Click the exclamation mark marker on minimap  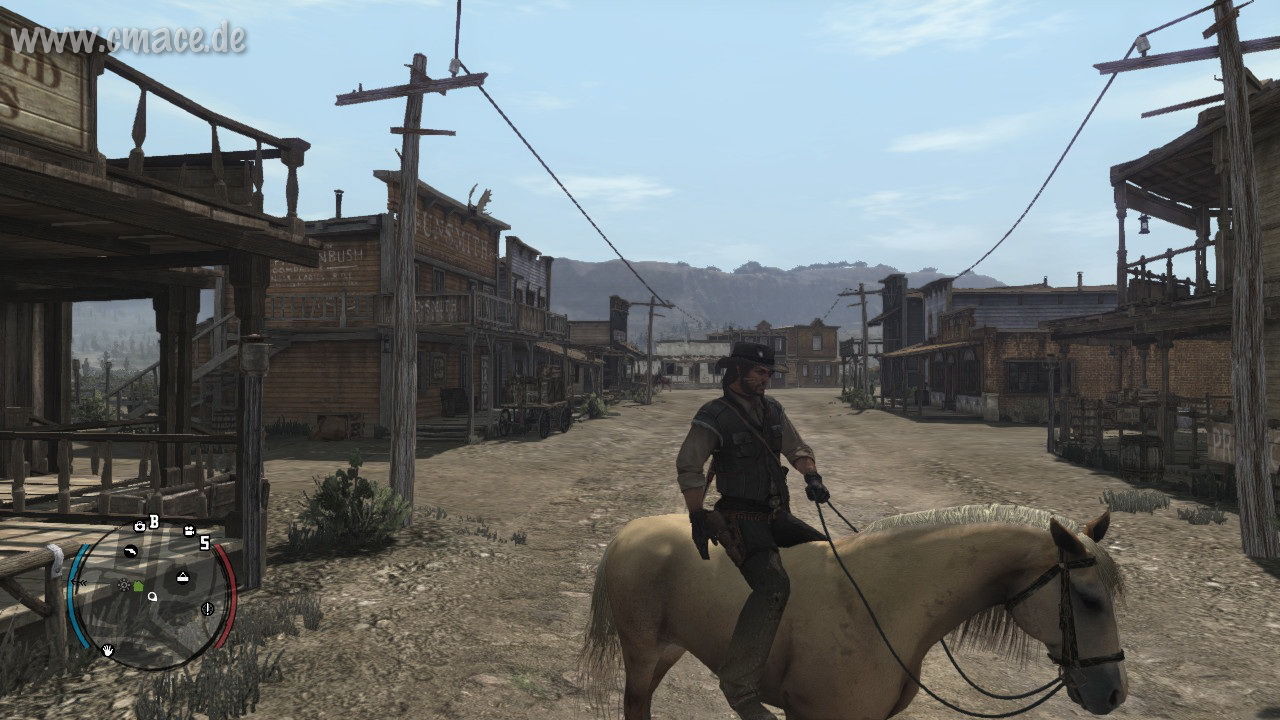[207, 608]
